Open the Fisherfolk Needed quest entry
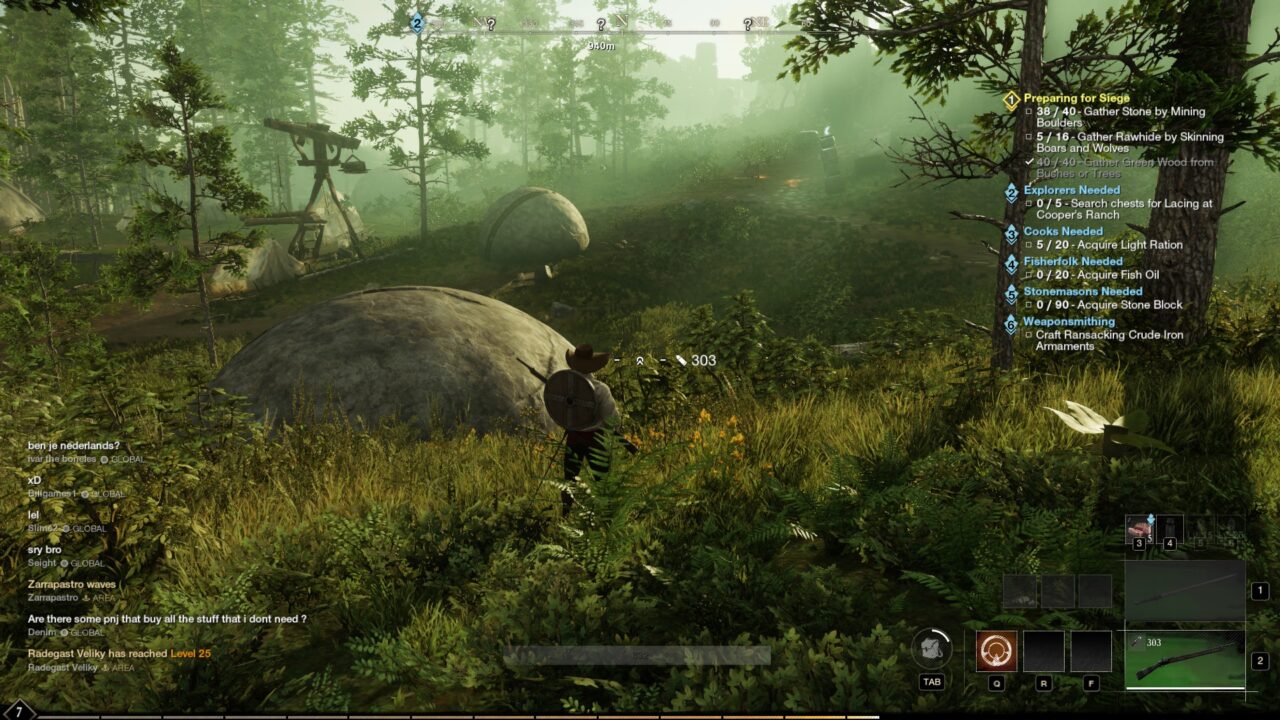Image resolution: width=1280 pixels, height=720 pixels. click(x=1073, y=261)
